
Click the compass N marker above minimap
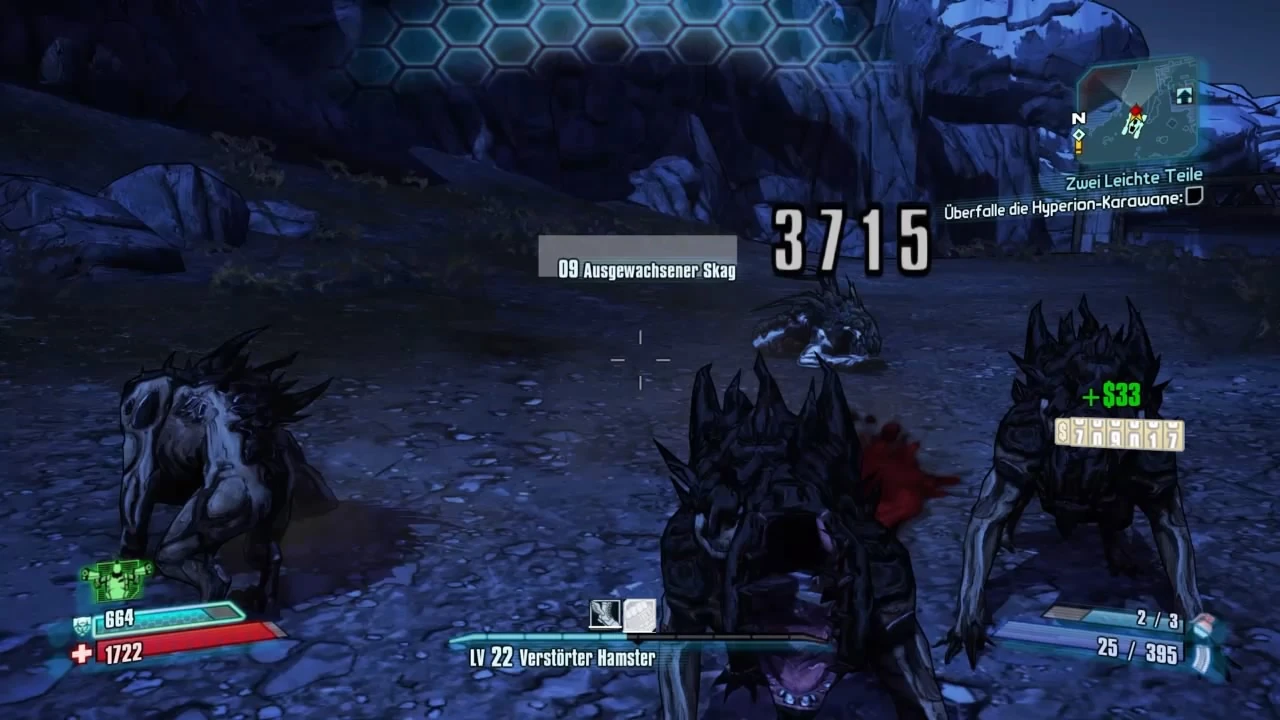(1077, 117)
